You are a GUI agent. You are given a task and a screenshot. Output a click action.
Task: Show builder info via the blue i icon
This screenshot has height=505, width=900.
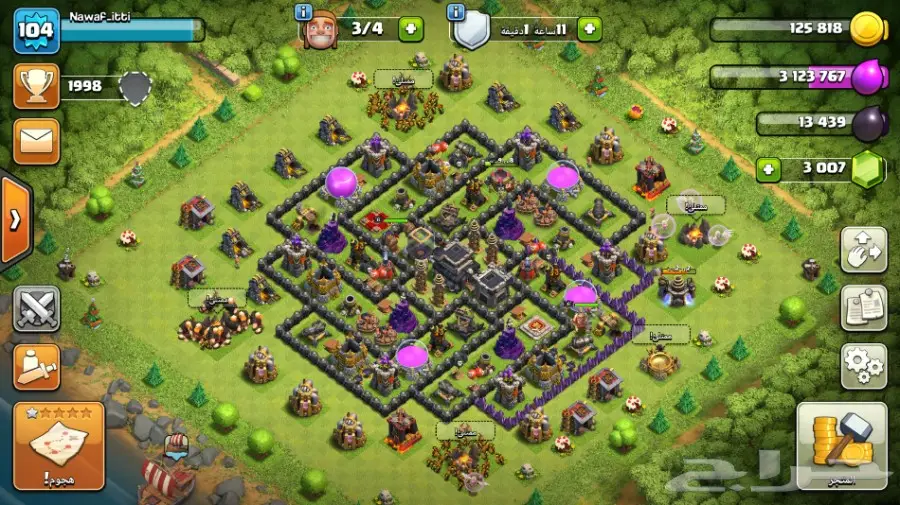305,12
